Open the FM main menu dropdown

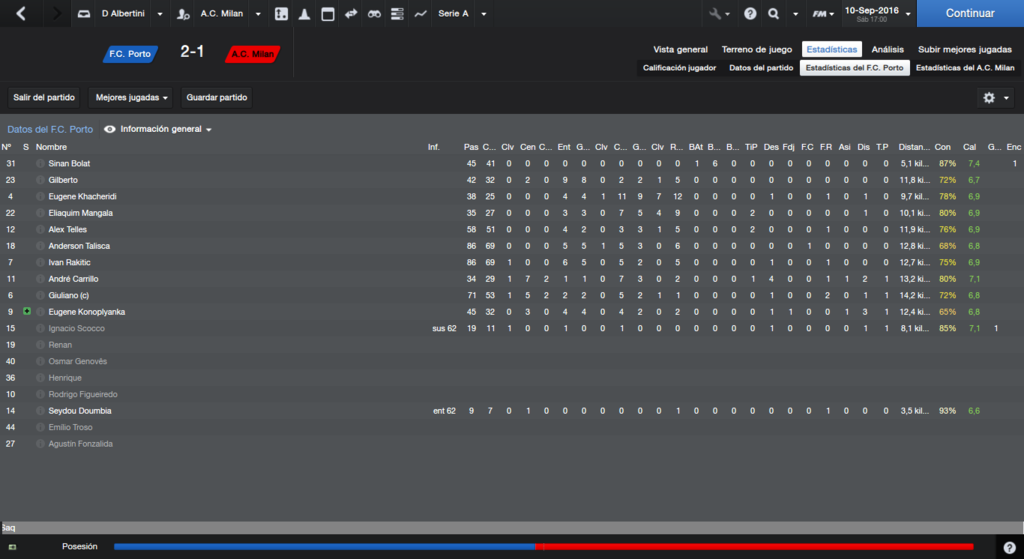click(x=822, y=14)
